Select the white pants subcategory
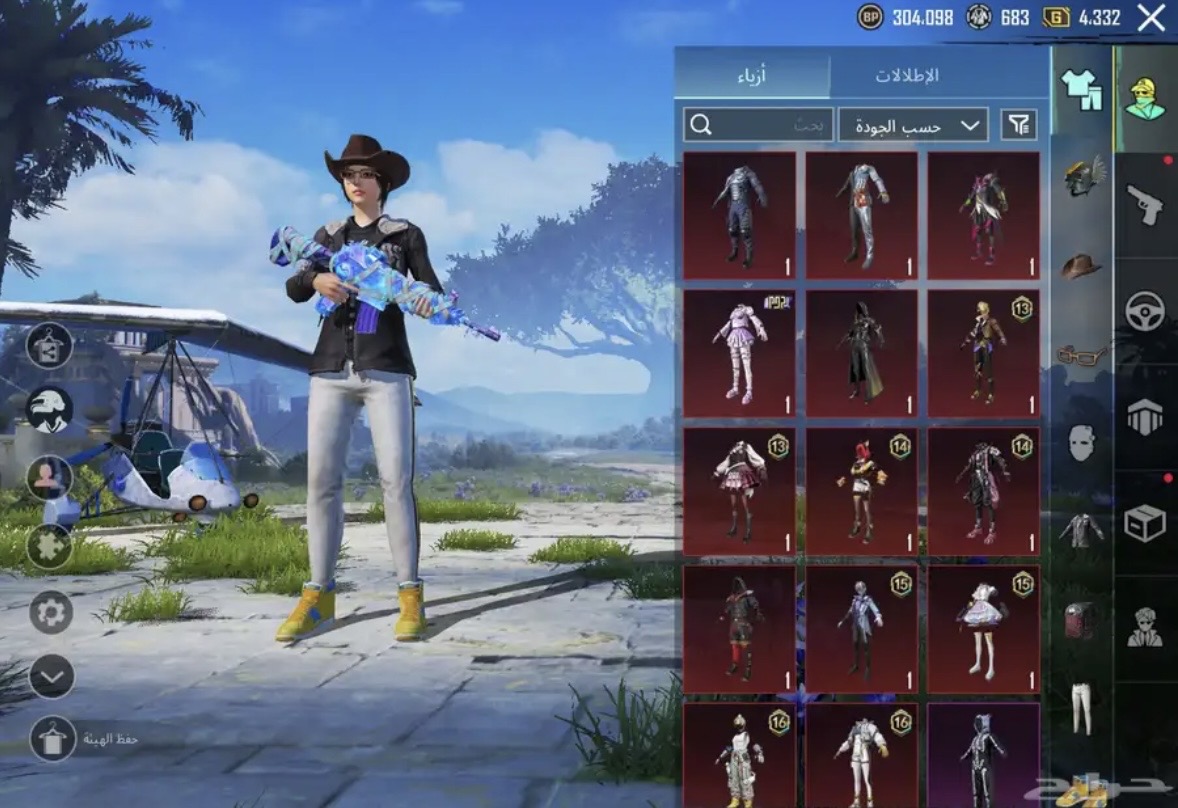1178x808 pixels. click(x=1081, y=708)
